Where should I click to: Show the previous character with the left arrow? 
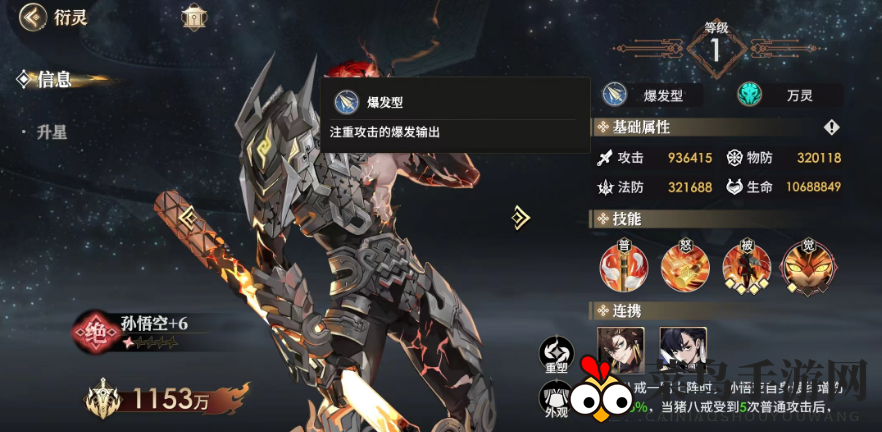coord(187,215)
